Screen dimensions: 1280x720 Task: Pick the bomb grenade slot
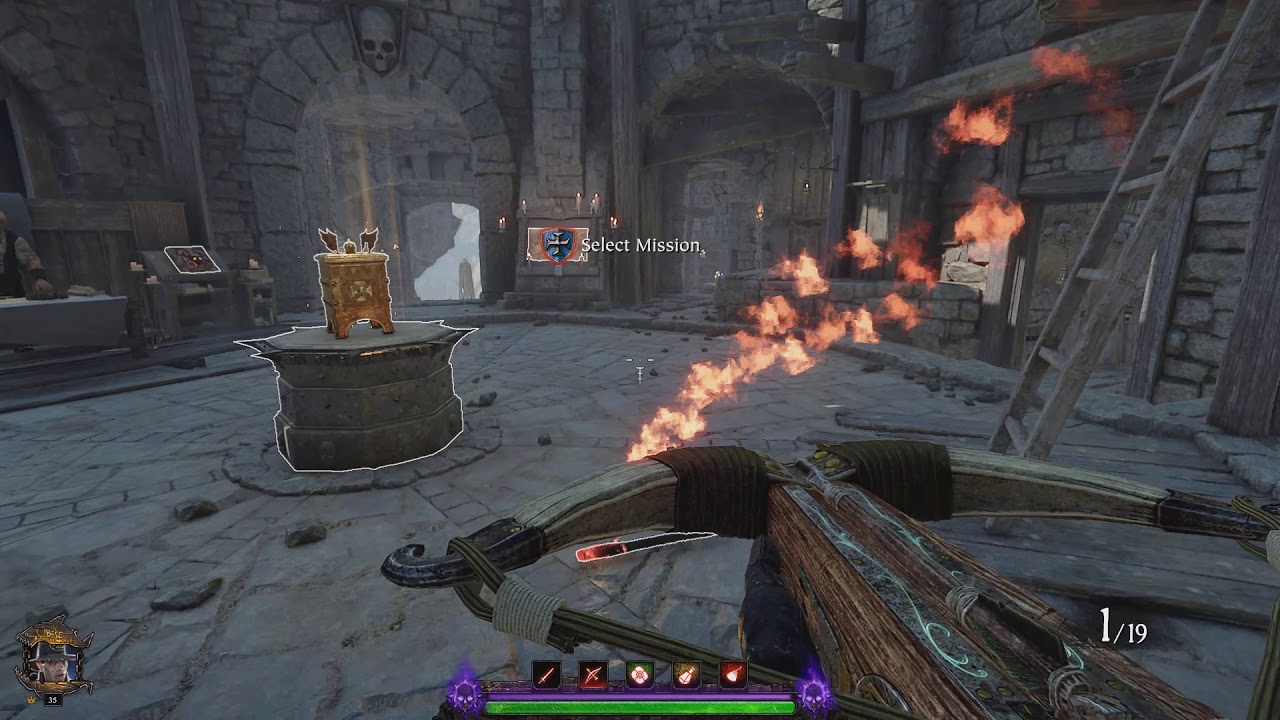733,675
